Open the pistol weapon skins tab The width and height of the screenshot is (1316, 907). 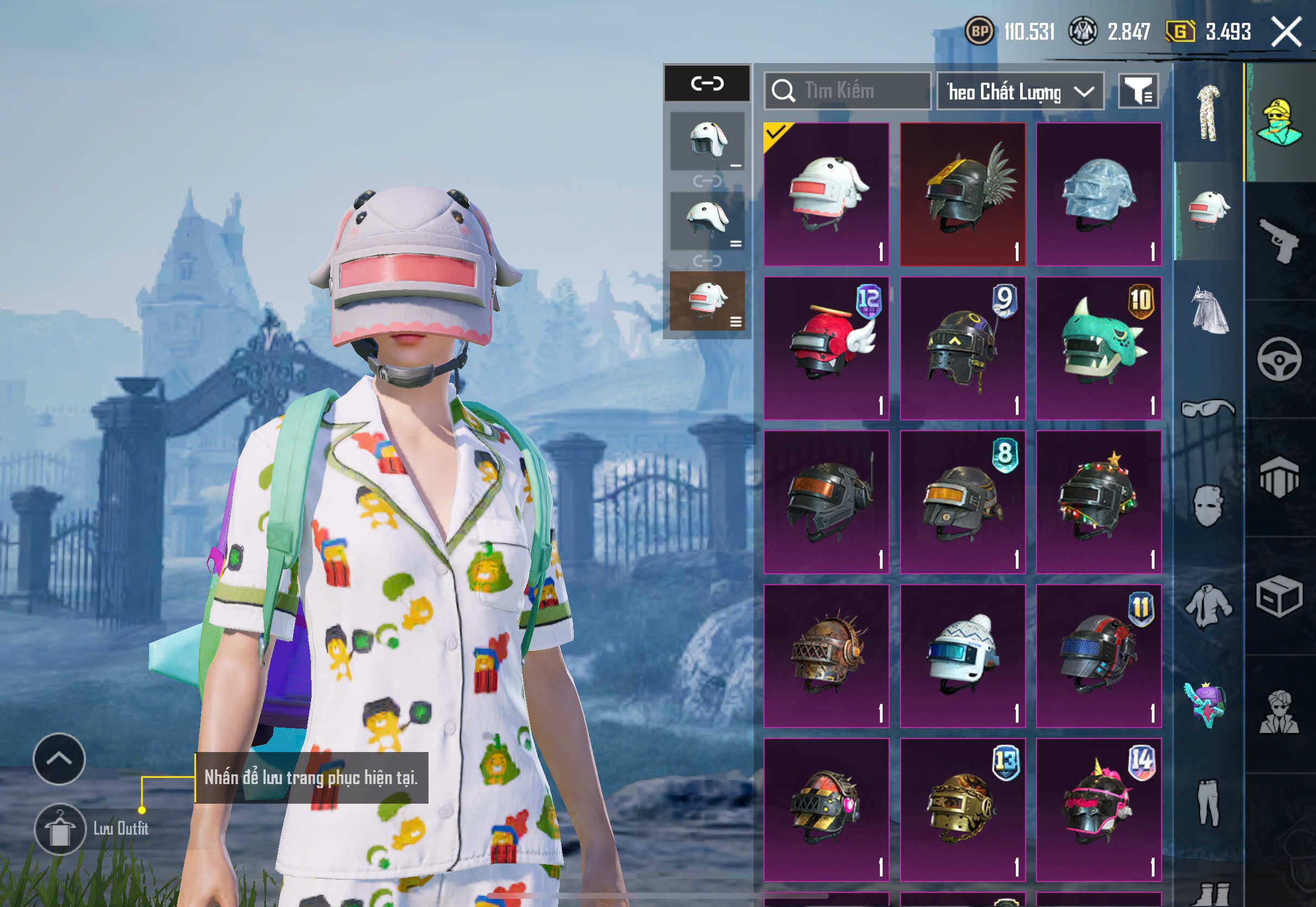pos(1280,241)
